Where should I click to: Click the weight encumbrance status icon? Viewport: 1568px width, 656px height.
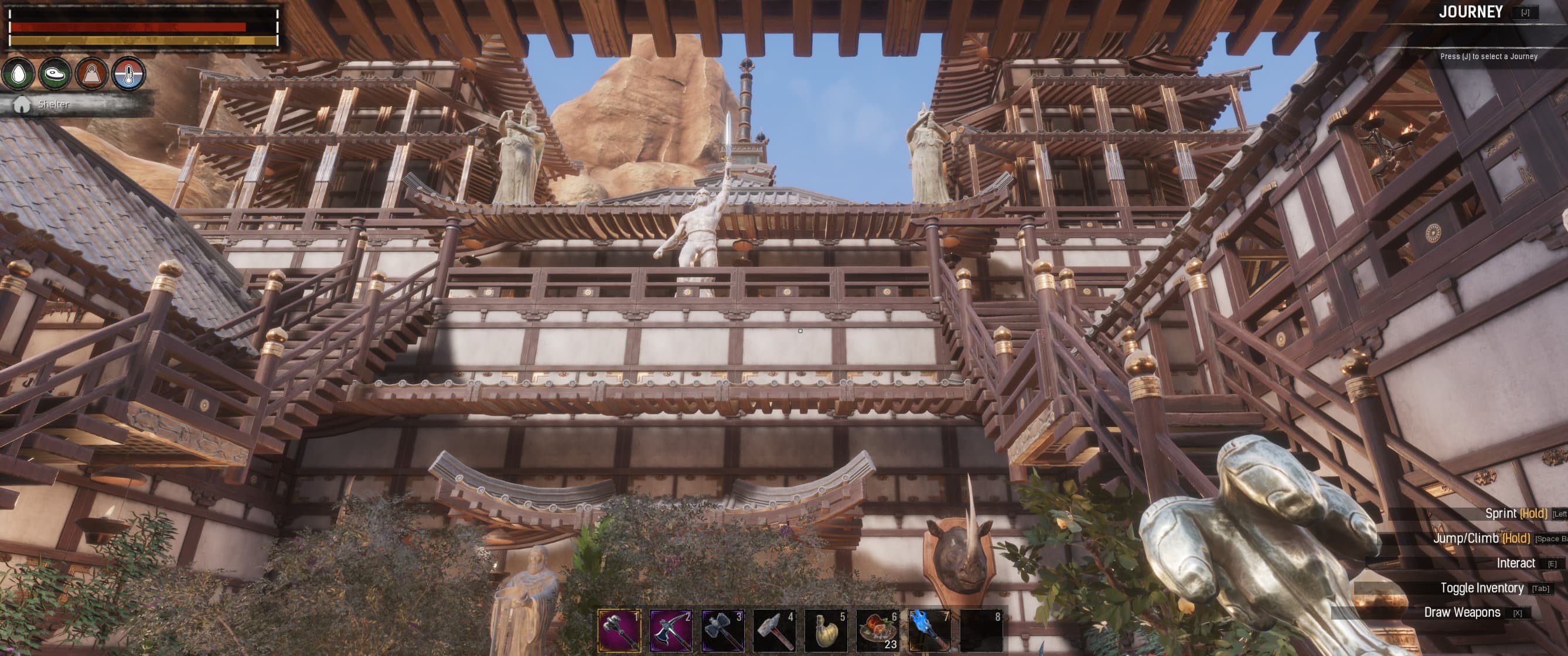pyautogui.click(x=91, y=75)
